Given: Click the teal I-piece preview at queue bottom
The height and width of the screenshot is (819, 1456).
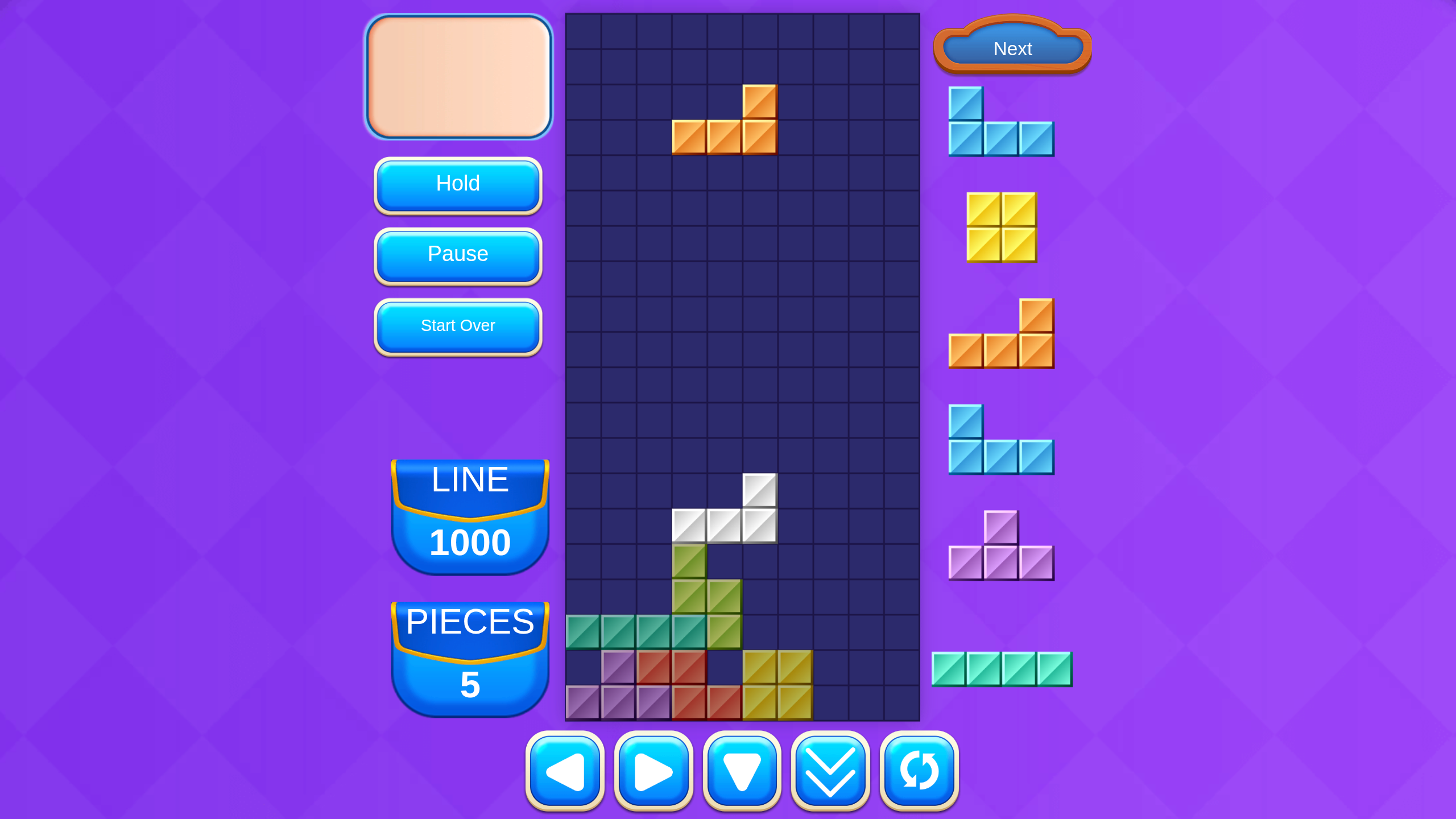Looking at the screenshot, I should [1001, 669].
